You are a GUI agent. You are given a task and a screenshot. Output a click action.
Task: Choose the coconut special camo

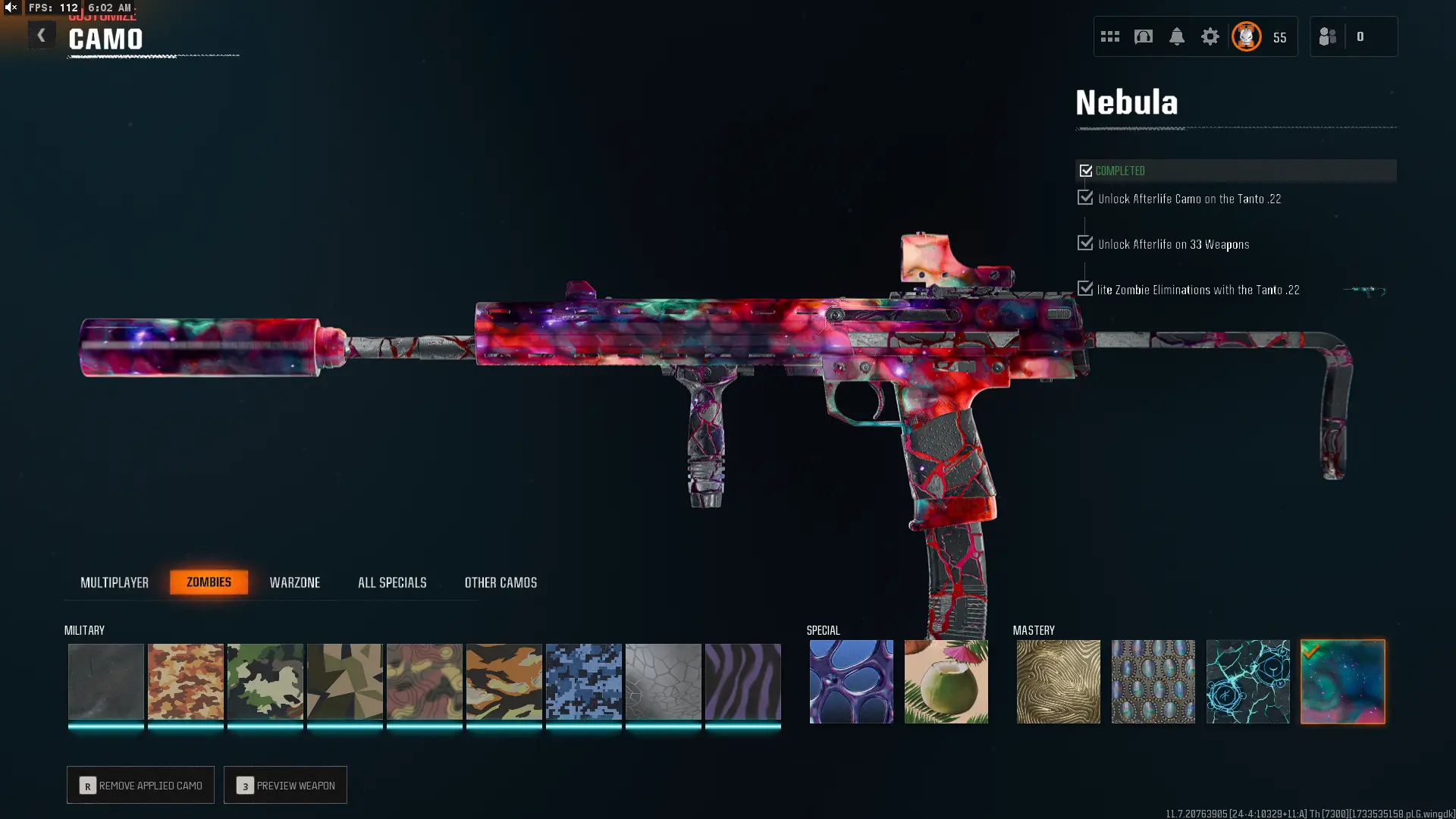click(946, 681)
